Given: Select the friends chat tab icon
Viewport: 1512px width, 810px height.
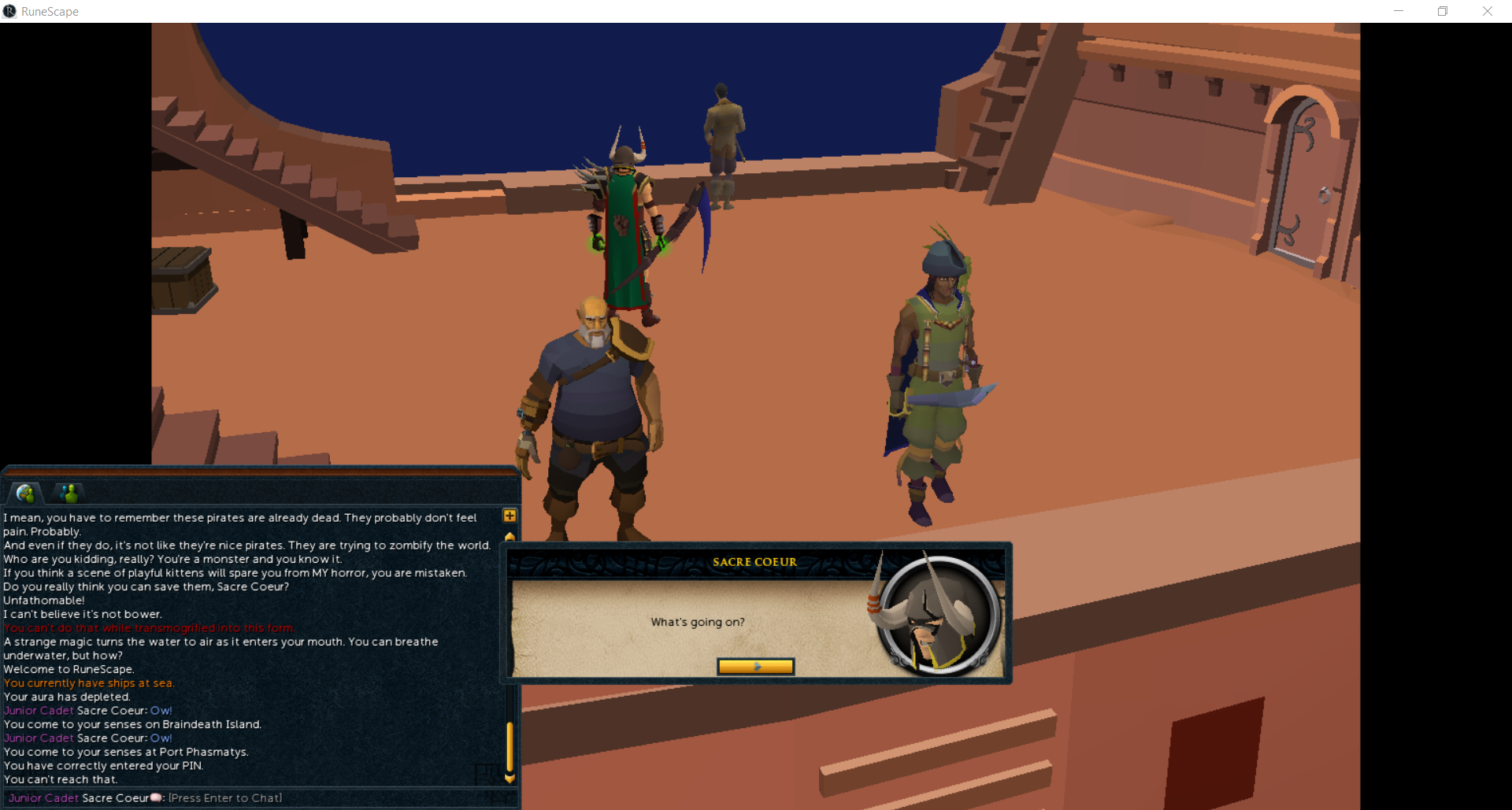Looking at the screenshot, I should pyautogui.click(x=69, y=493).
